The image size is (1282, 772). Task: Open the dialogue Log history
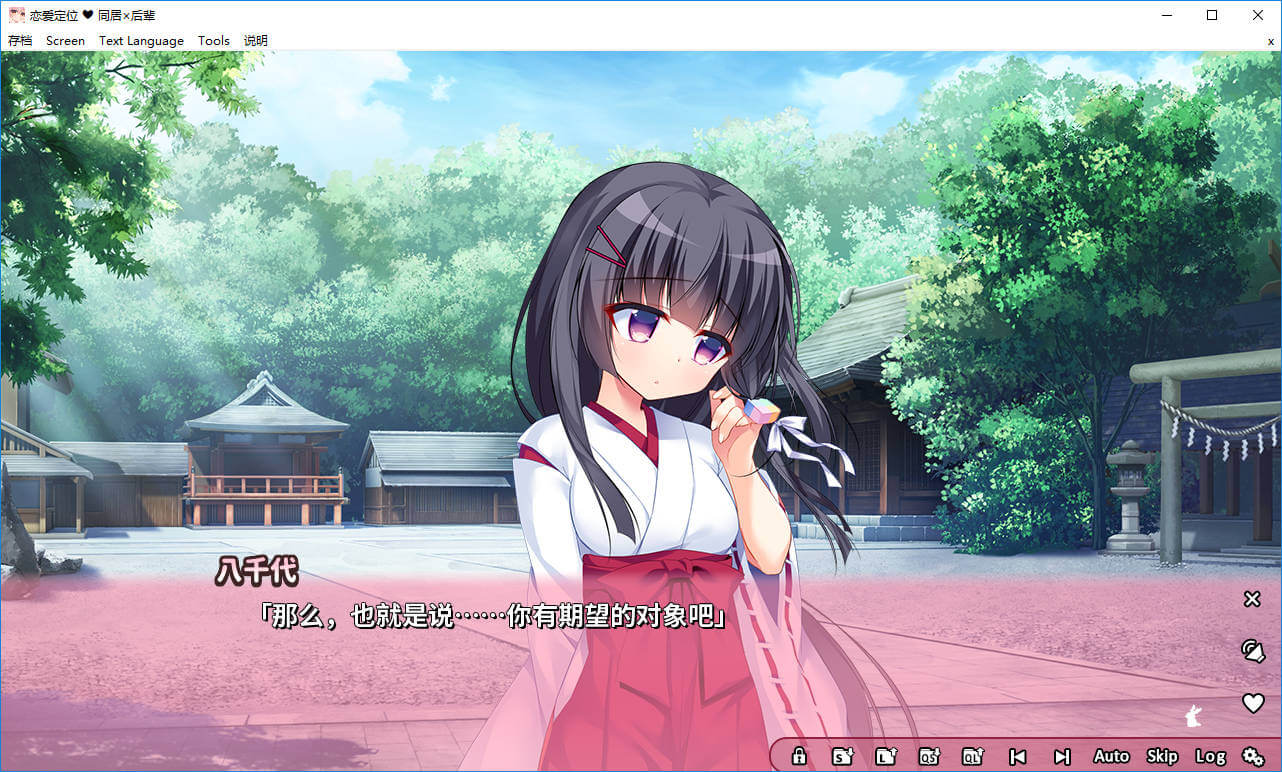pyautogui.click(x=1210, y=756)
